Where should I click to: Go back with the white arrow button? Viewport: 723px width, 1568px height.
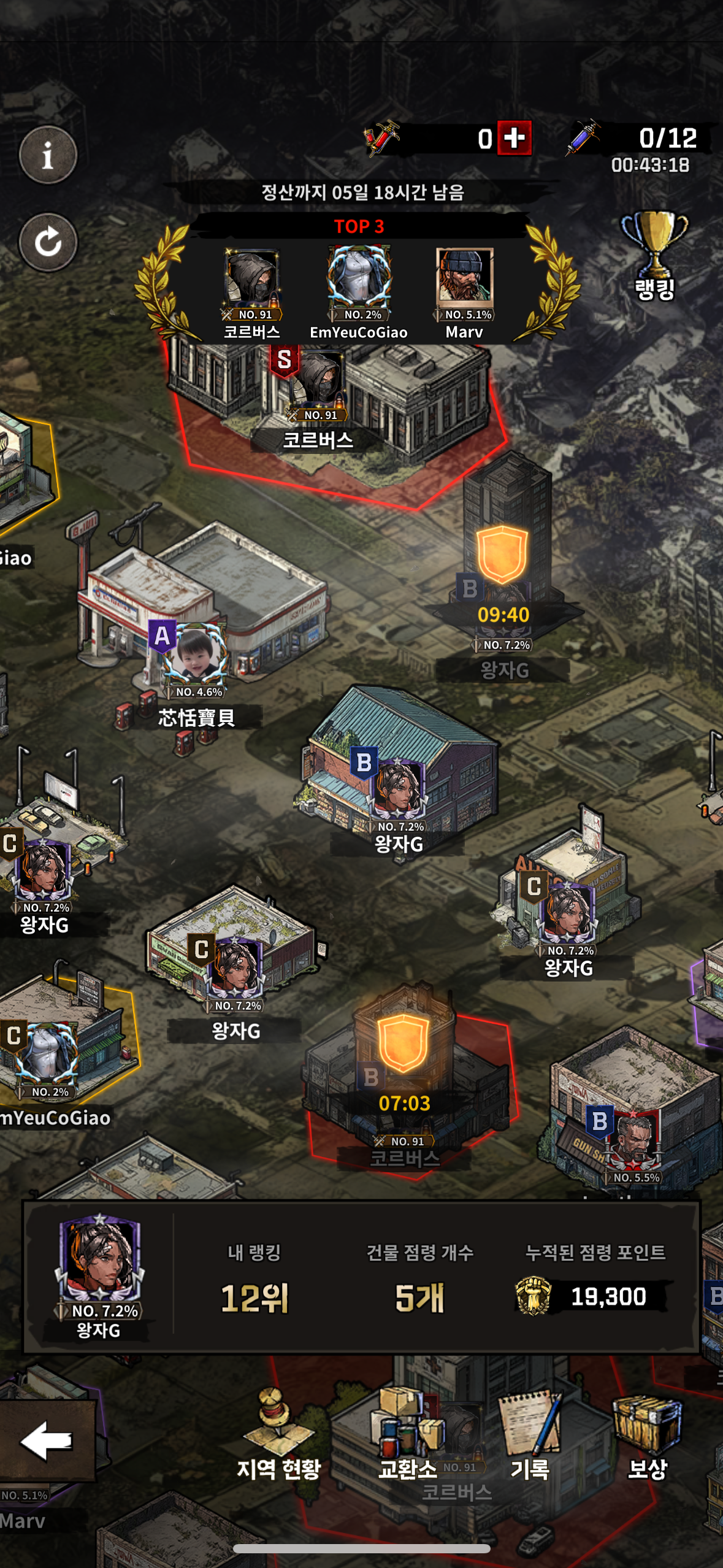click(47, 1440)
